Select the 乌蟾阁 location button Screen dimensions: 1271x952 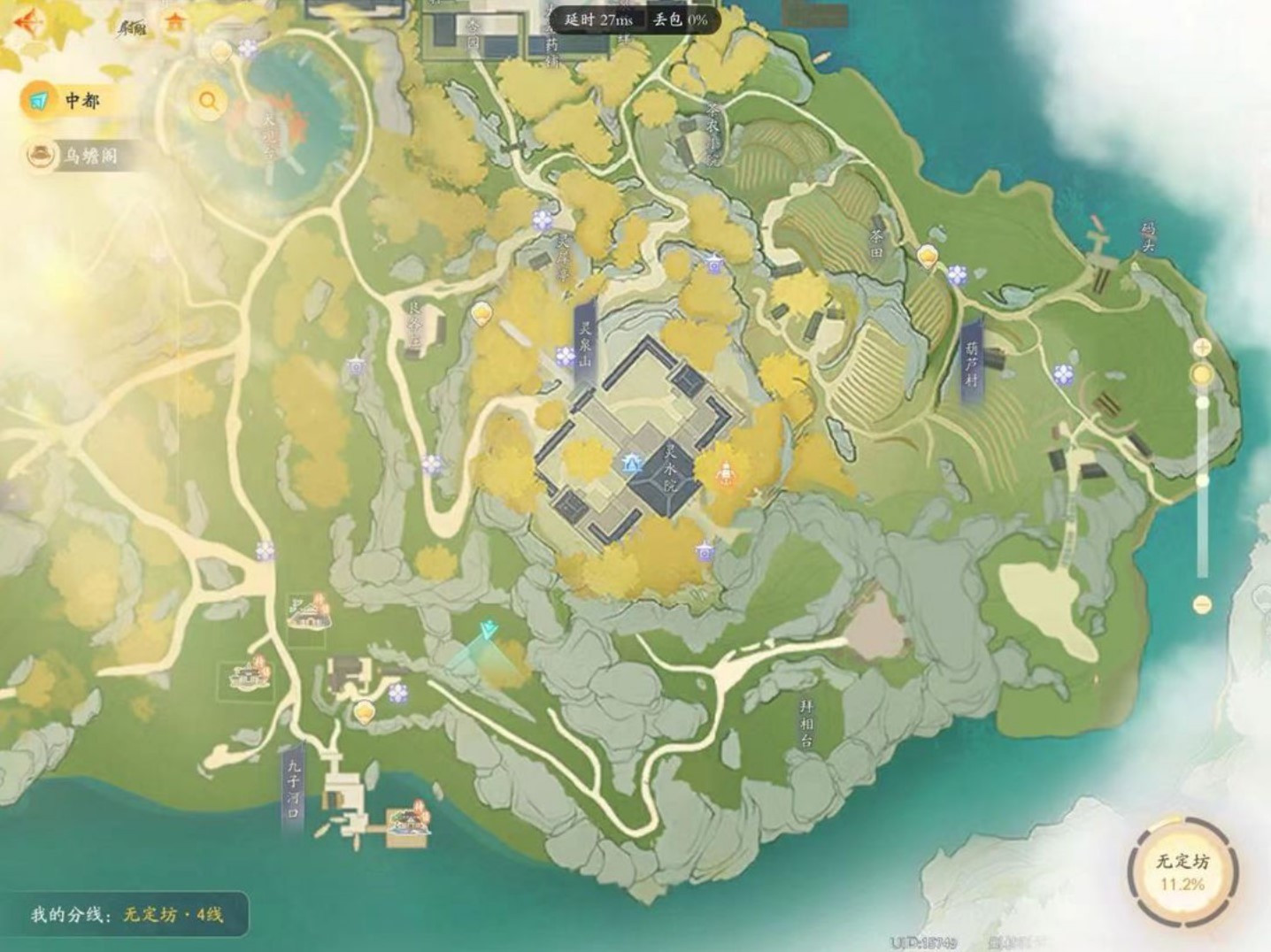(80, 157)
